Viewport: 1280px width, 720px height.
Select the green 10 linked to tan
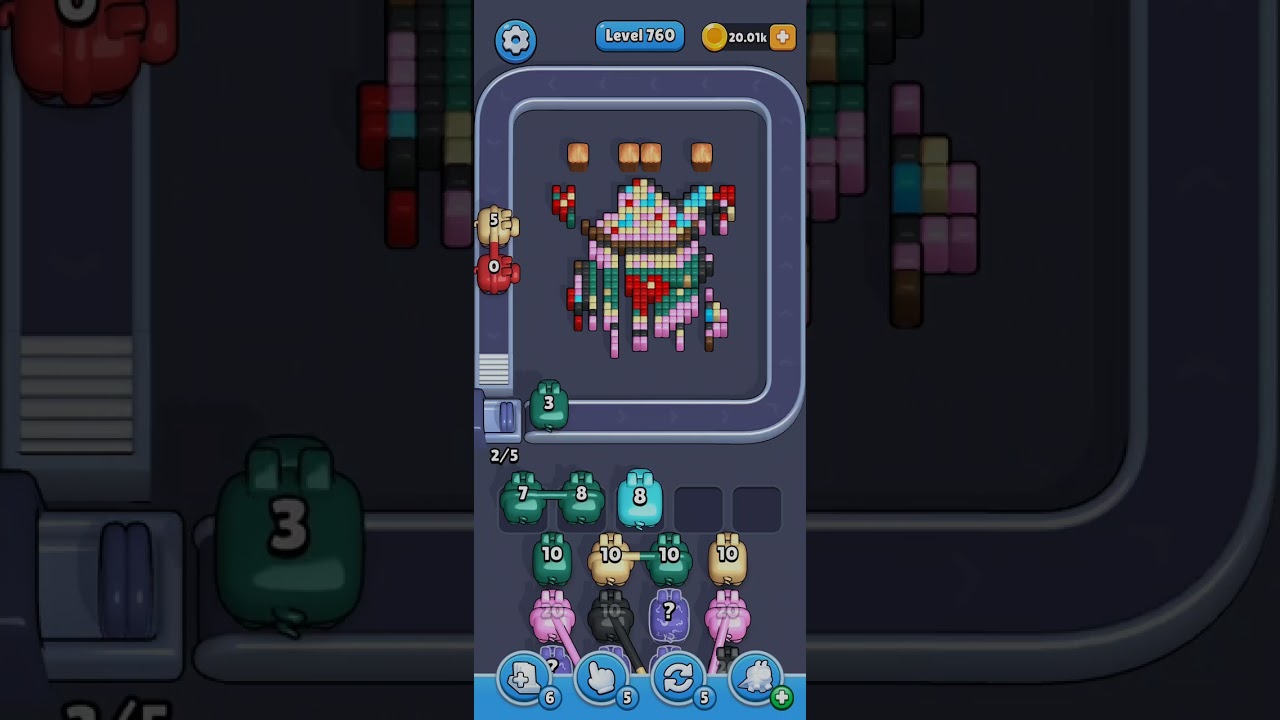[x=669, y=558]
